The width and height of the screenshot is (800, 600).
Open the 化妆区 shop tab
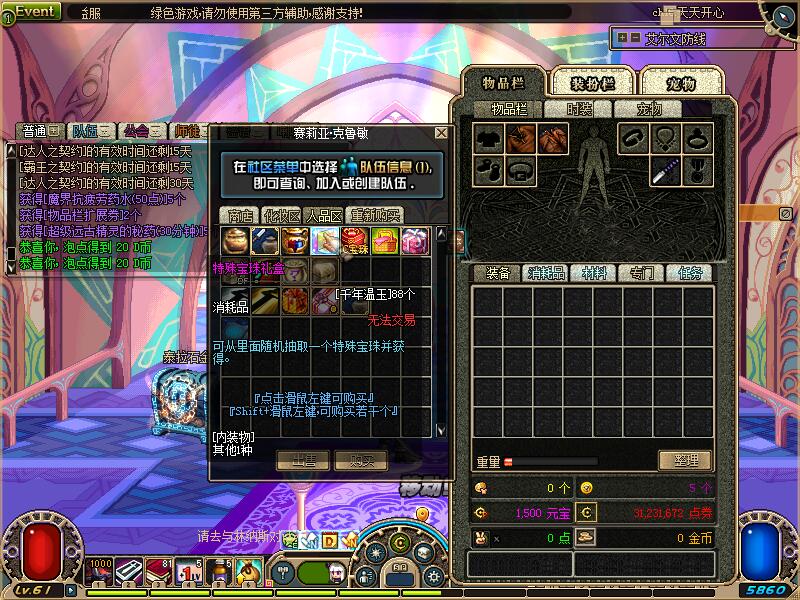[282, 215]
